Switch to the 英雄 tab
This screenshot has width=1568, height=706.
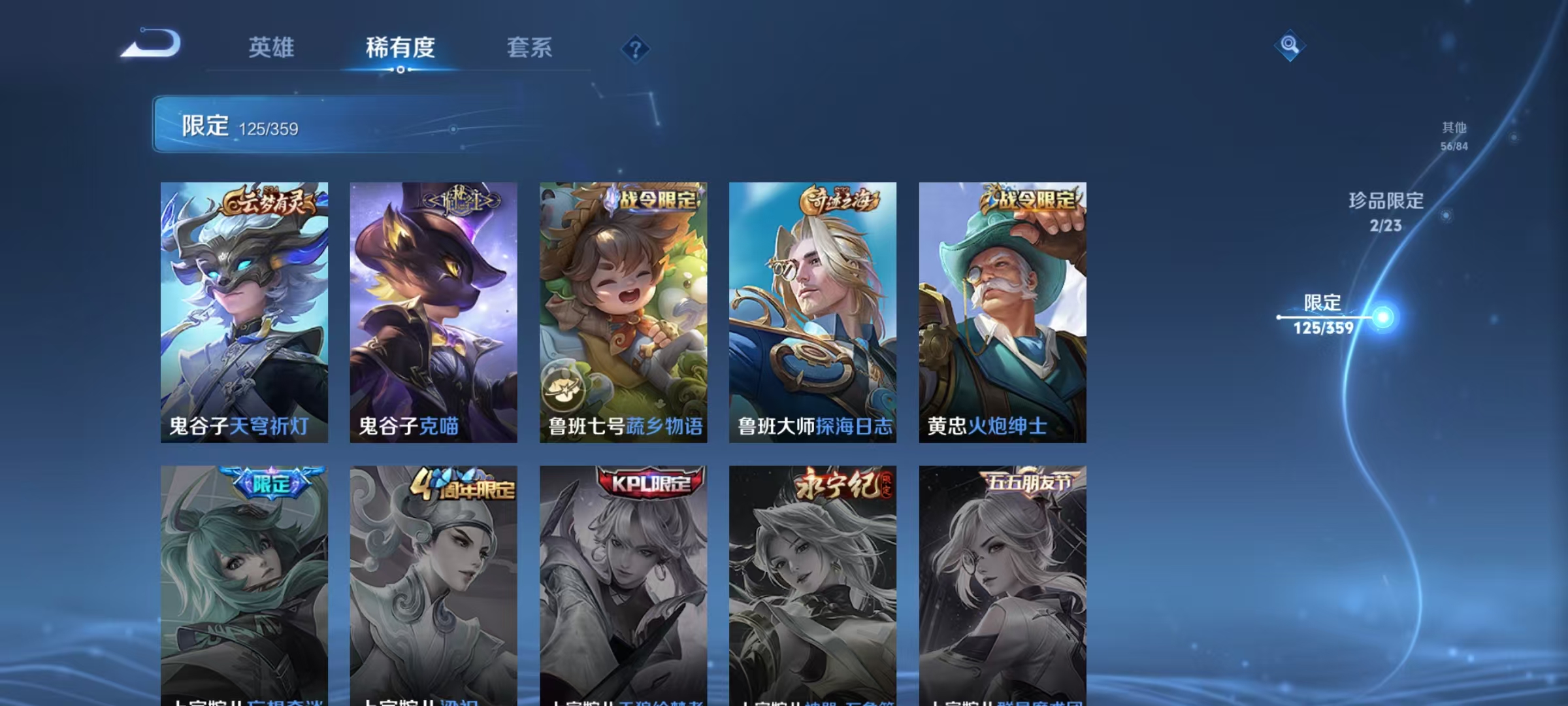(x=272, y=48)
